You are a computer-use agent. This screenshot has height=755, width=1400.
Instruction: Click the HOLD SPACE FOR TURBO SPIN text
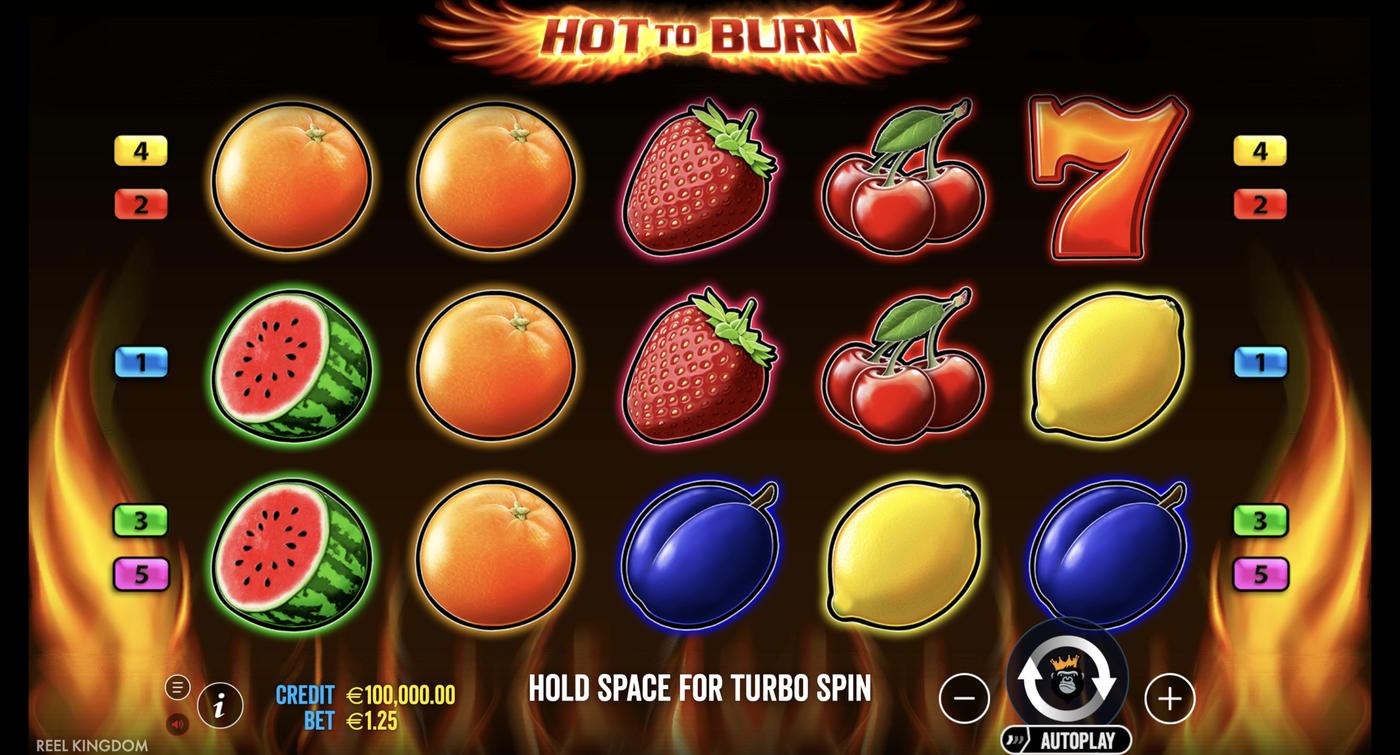pyautogui.click(x=698, y=688)
